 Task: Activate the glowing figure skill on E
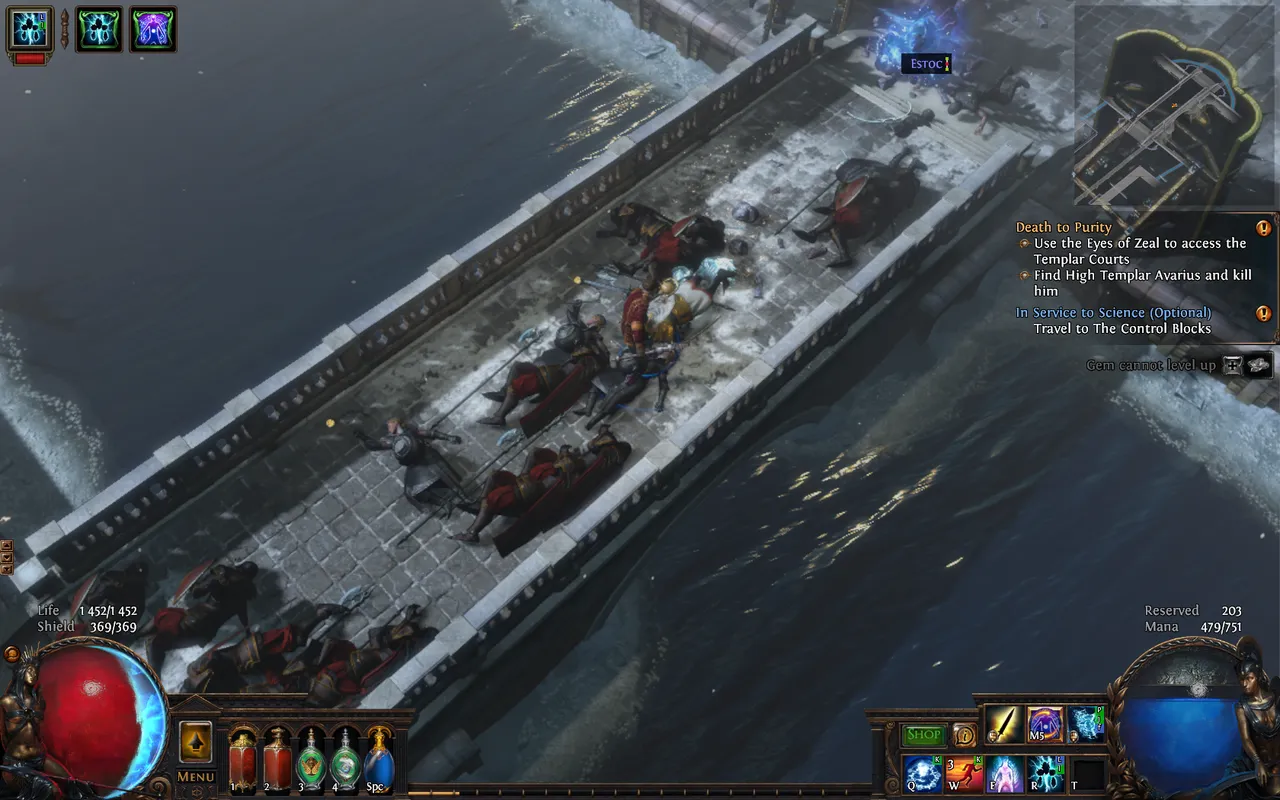[1006, 774]
